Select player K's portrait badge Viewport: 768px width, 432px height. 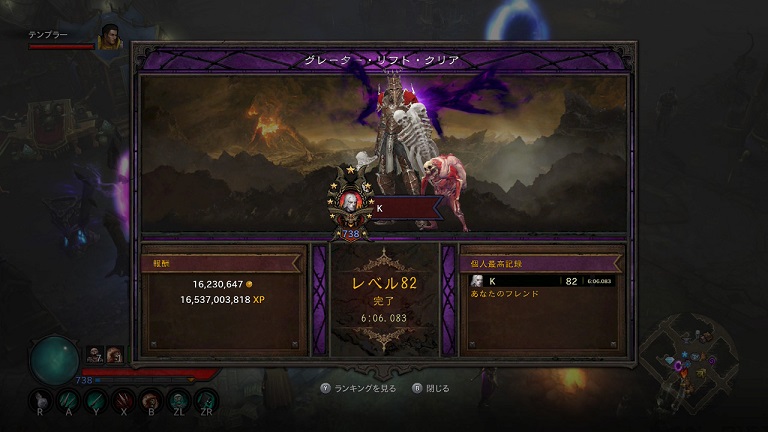pyautogui.click(x=352, y=204)
